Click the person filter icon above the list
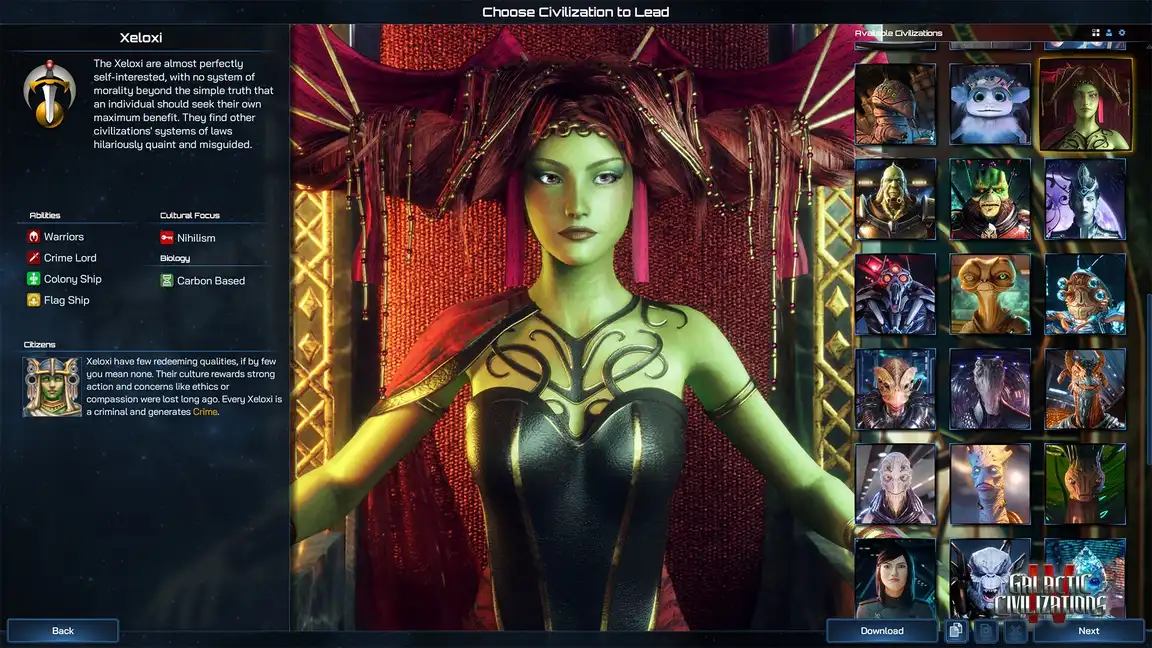This screenshot has width=1152, height=648. [1109, 33]
